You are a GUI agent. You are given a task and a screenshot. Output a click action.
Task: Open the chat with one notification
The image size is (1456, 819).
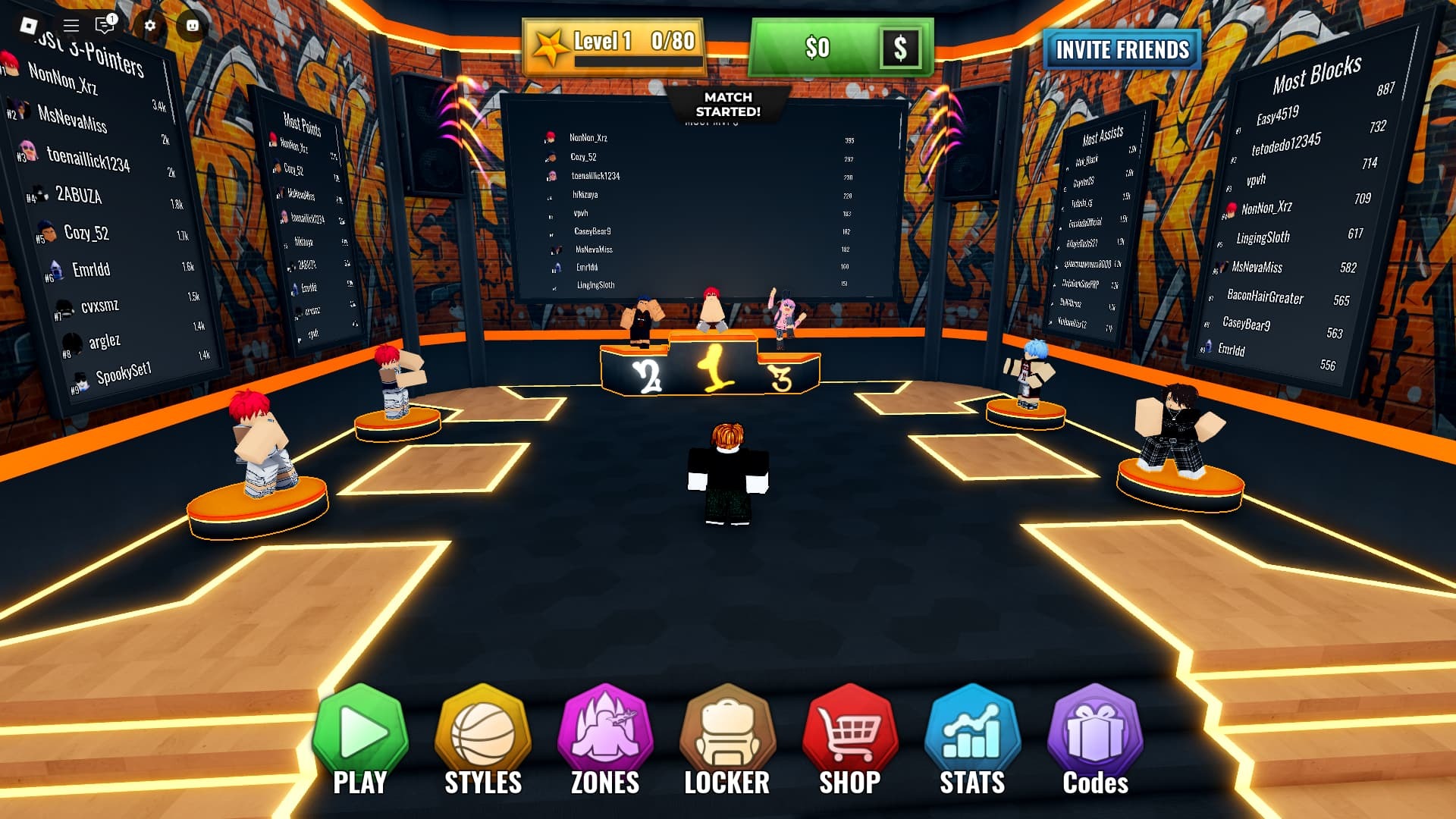click(x=105, y=26)
